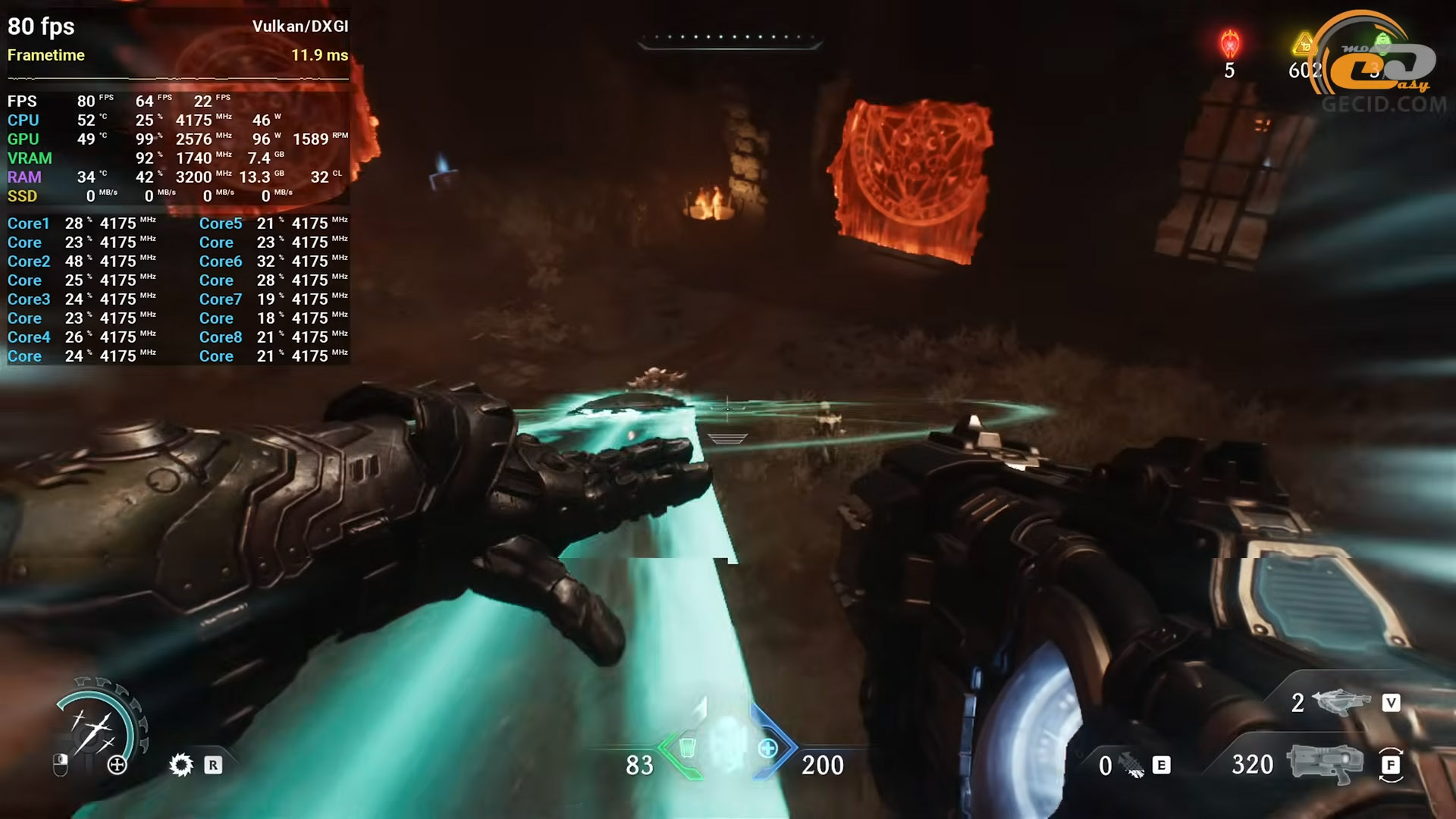Click the dotted compass bar
The height and width of the screenshot is (819, 1456).
coord(729,38)
